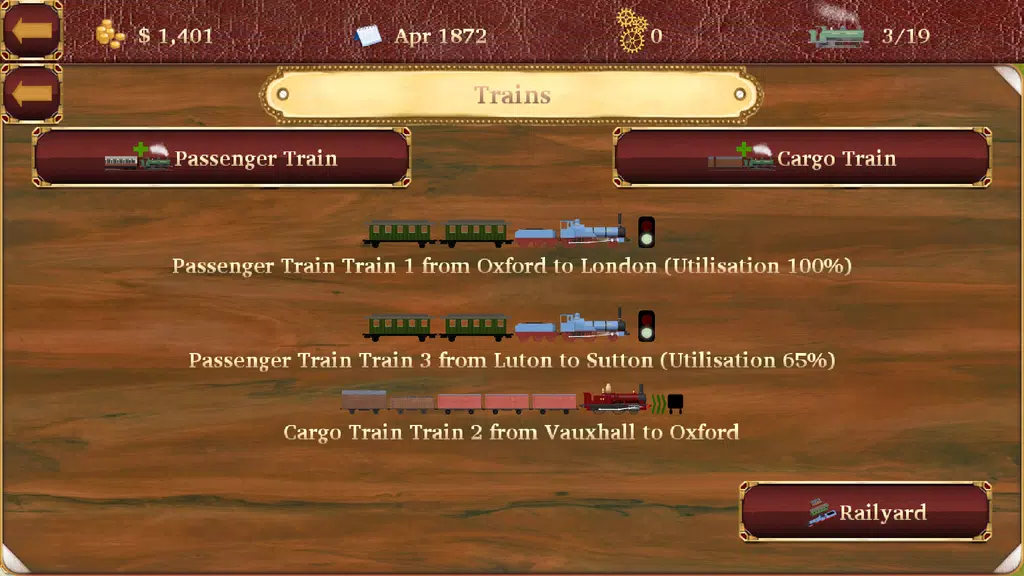Click the back arrow in the top status bar
Image resolution: width=1024 pixels, height=576 pixels.
[32, 30]
